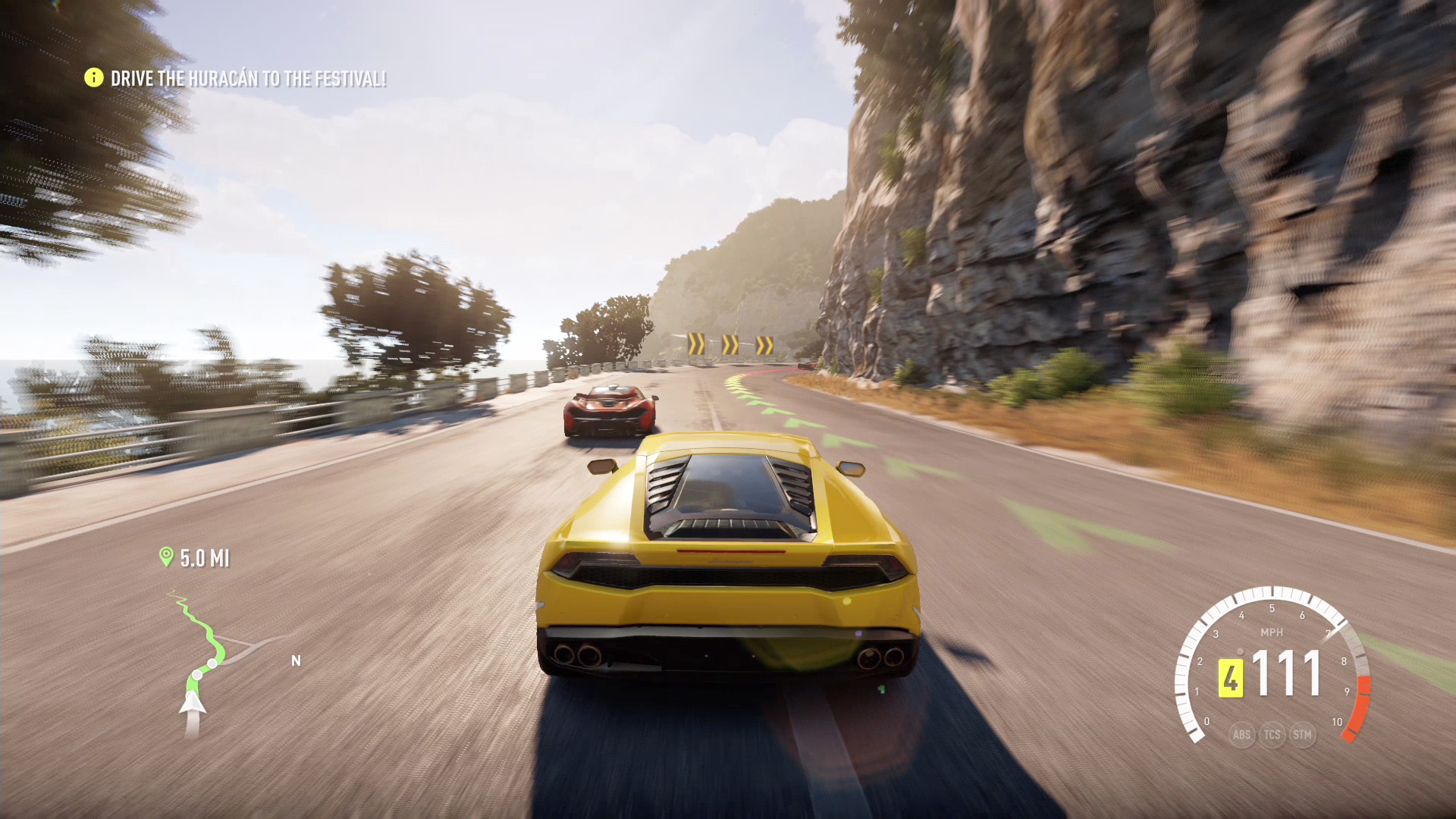Click the shift-light dot above the gear number

coord(1240,652)
